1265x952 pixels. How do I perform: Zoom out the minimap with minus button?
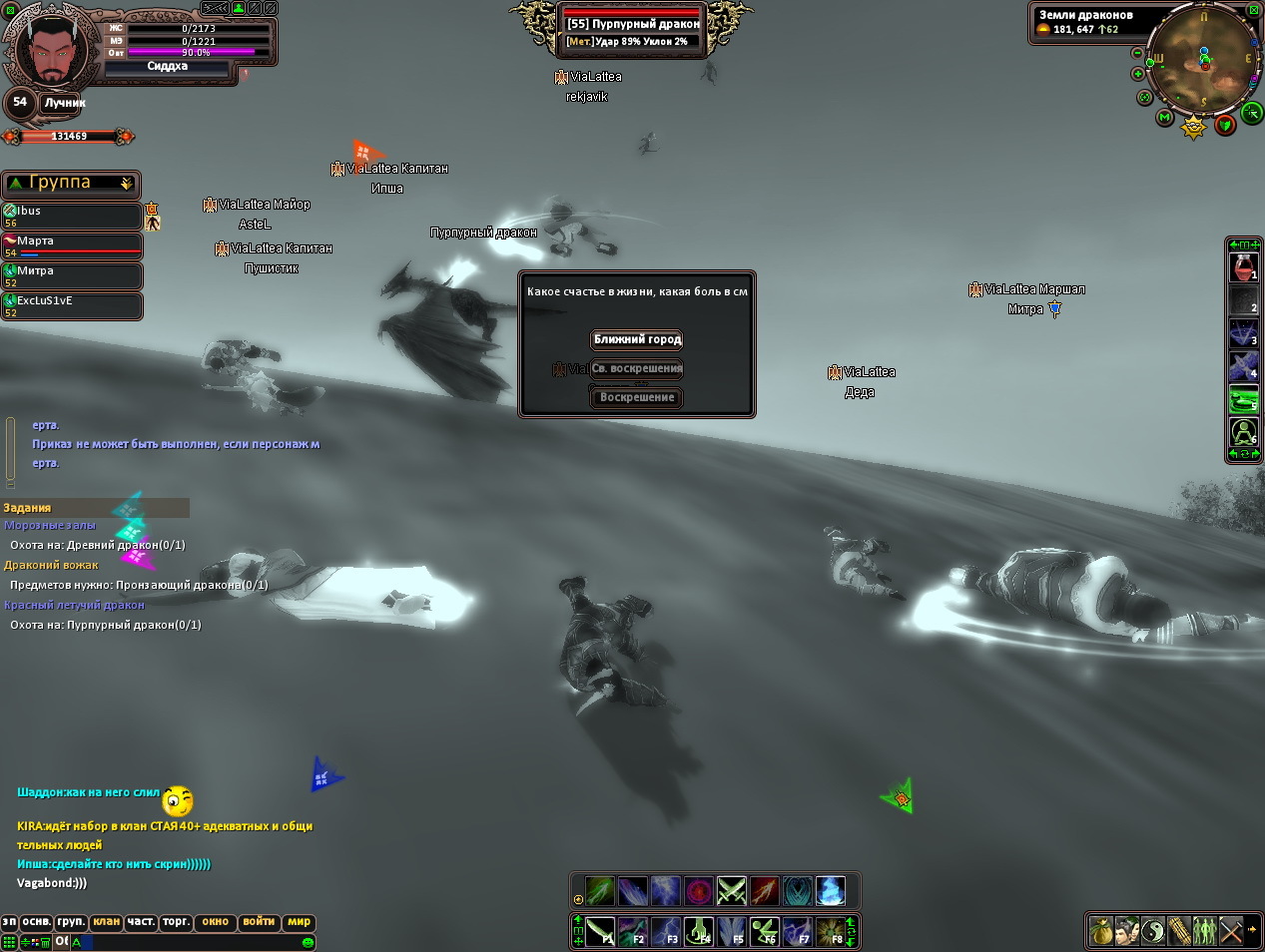pyautogui.click(x=1137, y=53)
